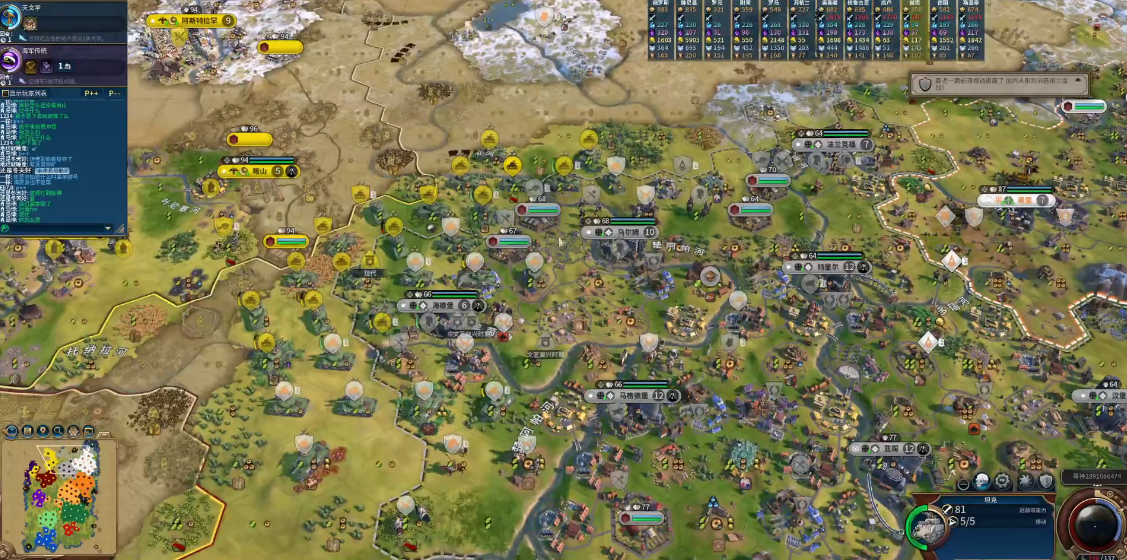
Task: Select the 乌尔姆 city banner
Action: pyautogui.click(x=627, y=232)
